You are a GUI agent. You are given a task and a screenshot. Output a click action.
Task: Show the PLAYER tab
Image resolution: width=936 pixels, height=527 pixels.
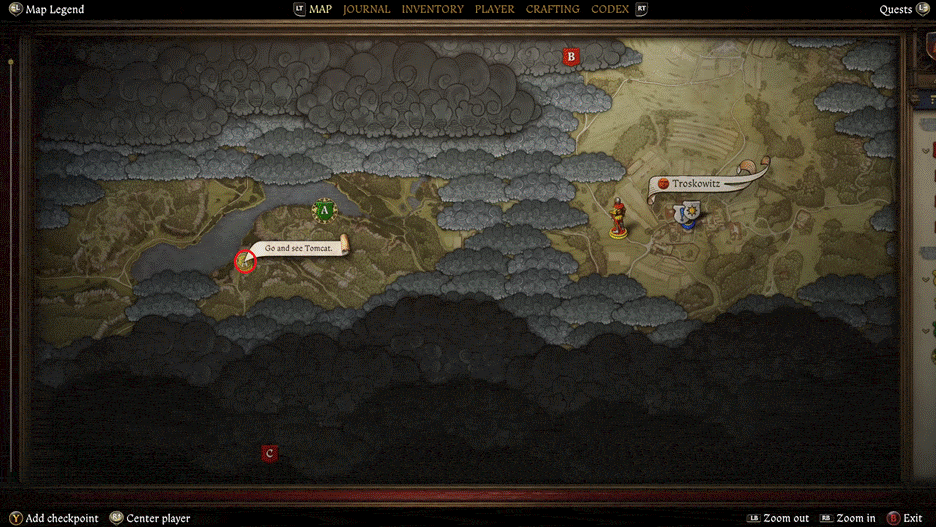click(495, 9)
